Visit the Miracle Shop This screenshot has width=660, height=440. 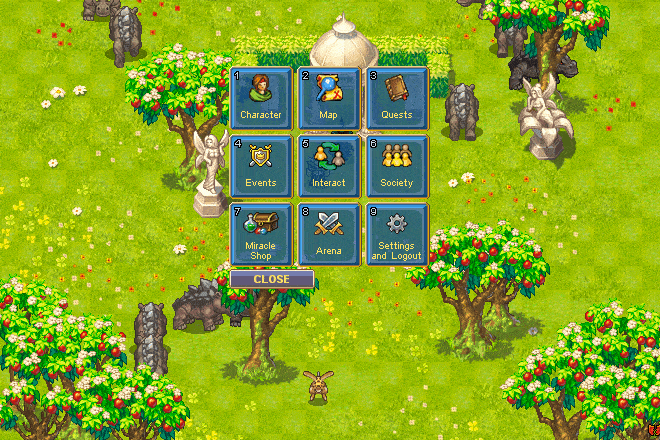261,234
